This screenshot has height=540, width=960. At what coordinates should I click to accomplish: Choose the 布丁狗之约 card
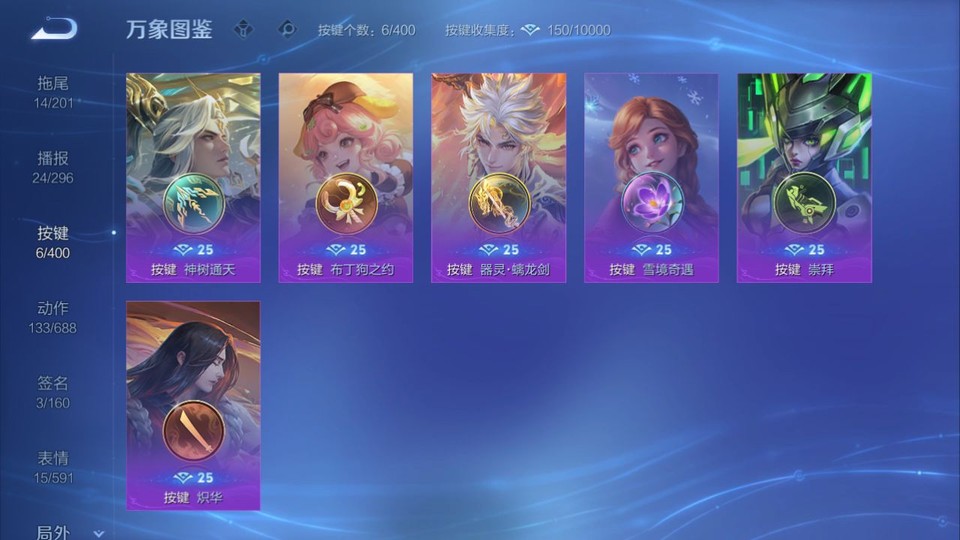[345, 177]
